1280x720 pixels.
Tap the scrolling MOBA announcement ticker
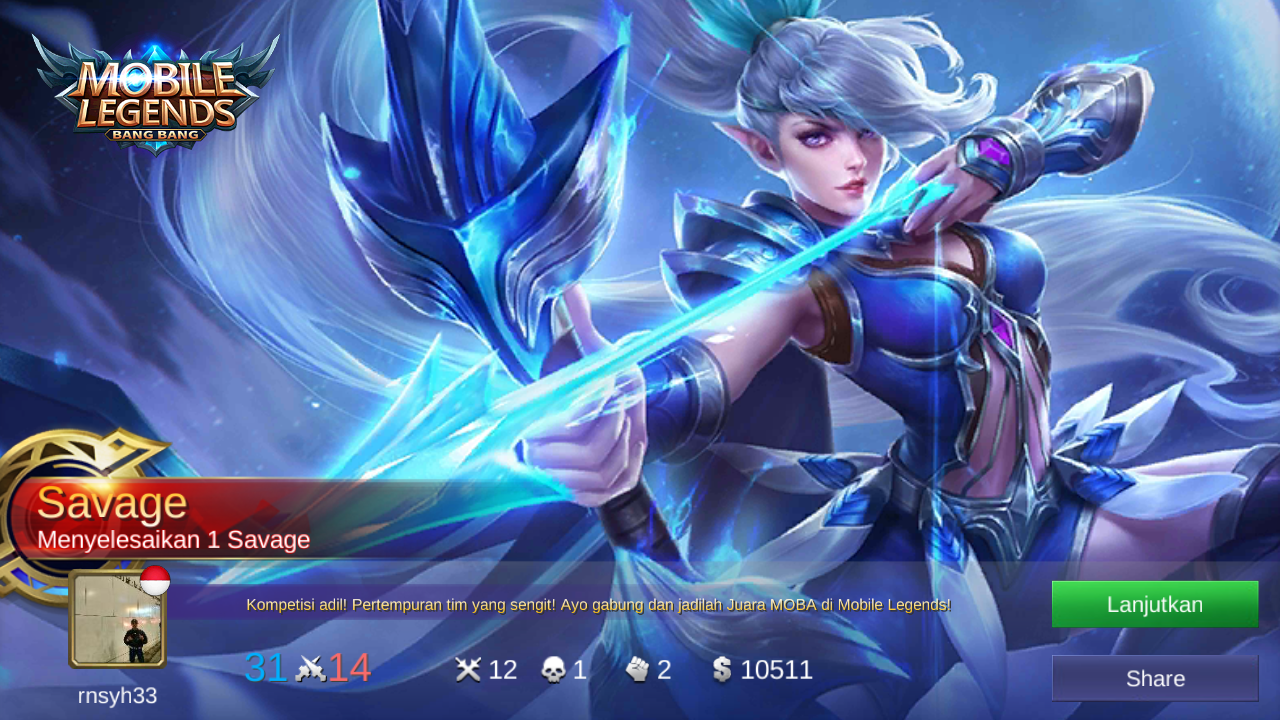(600, 604)
